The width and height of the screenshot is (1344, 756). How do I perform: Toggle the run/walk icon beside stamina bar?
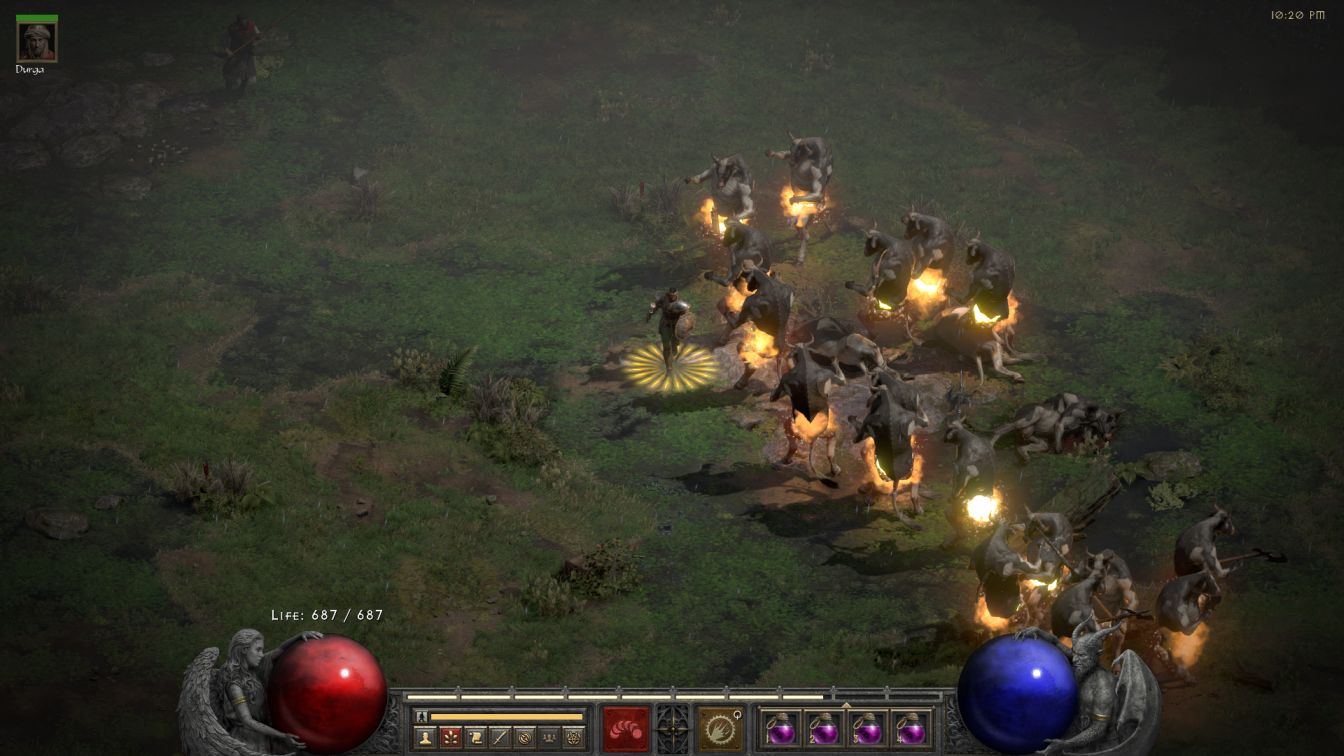(x=422, y=716)
